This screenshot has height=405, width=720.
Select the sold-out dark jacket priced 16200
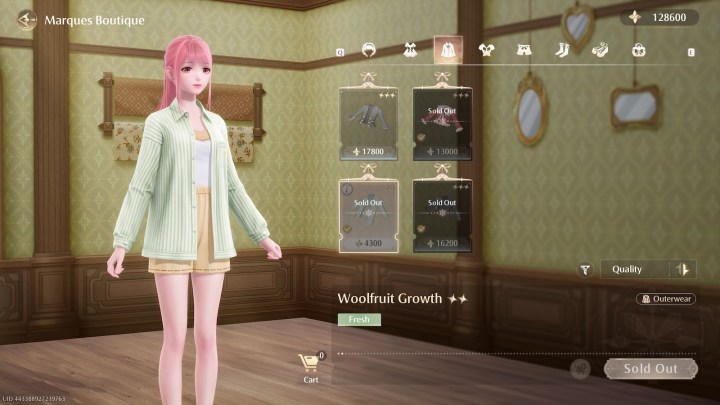point(442,213)
